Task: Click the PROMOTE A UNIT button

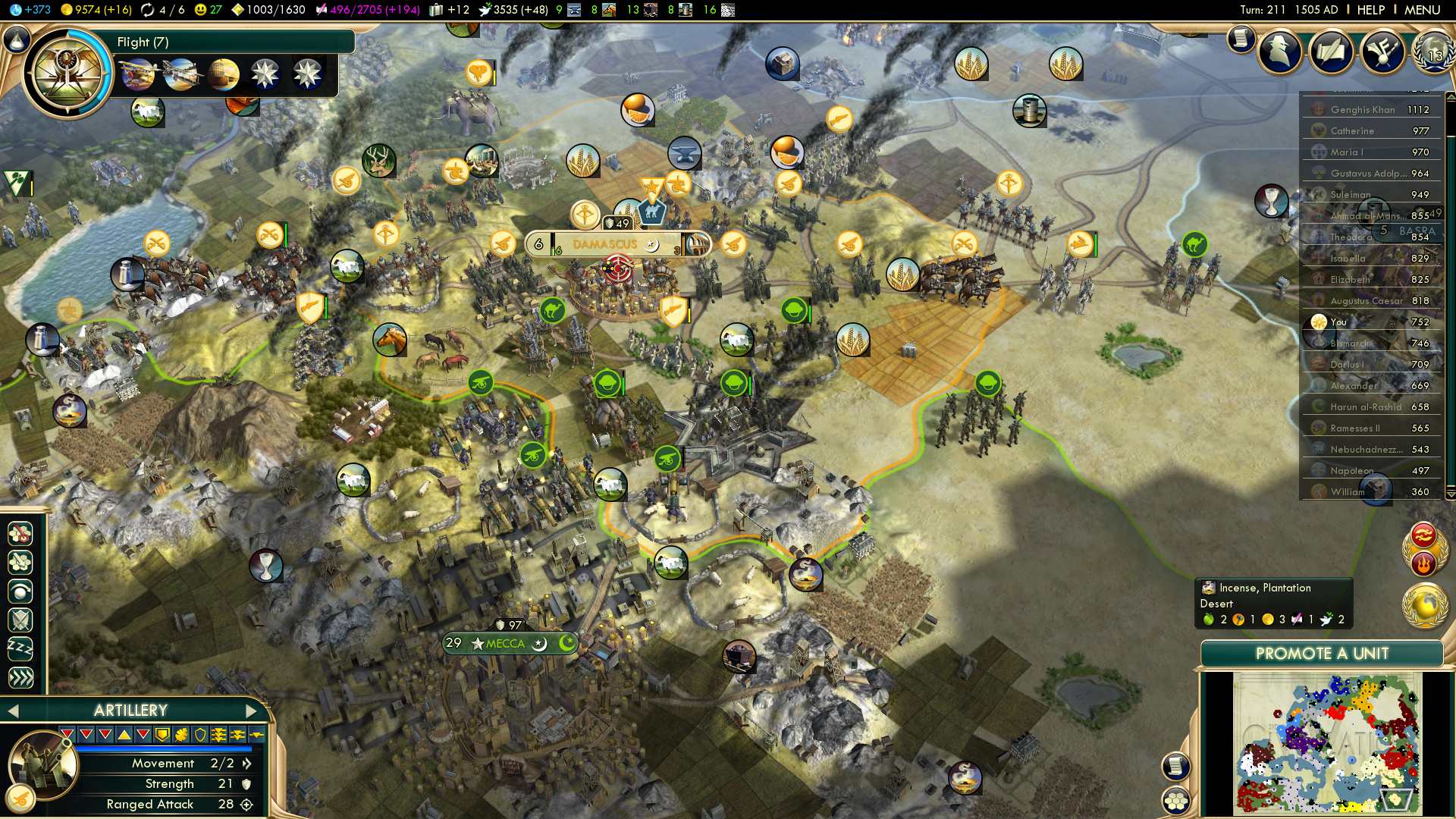Action: [1321, 654]
